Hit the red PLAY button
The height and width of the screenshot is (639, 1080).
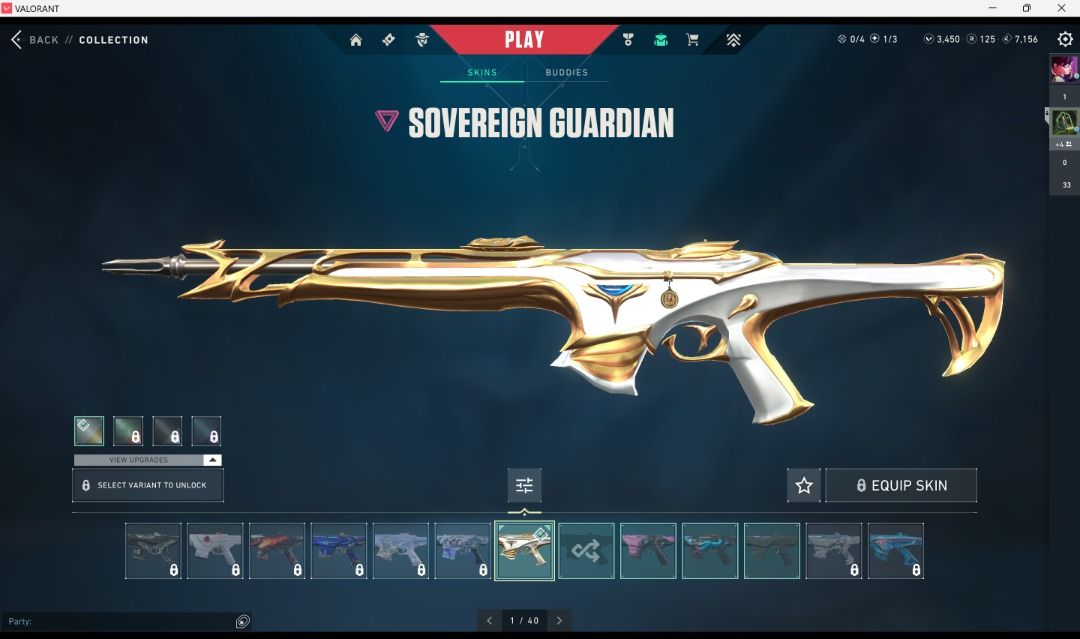pyautogui.click(x=524, y=40)
